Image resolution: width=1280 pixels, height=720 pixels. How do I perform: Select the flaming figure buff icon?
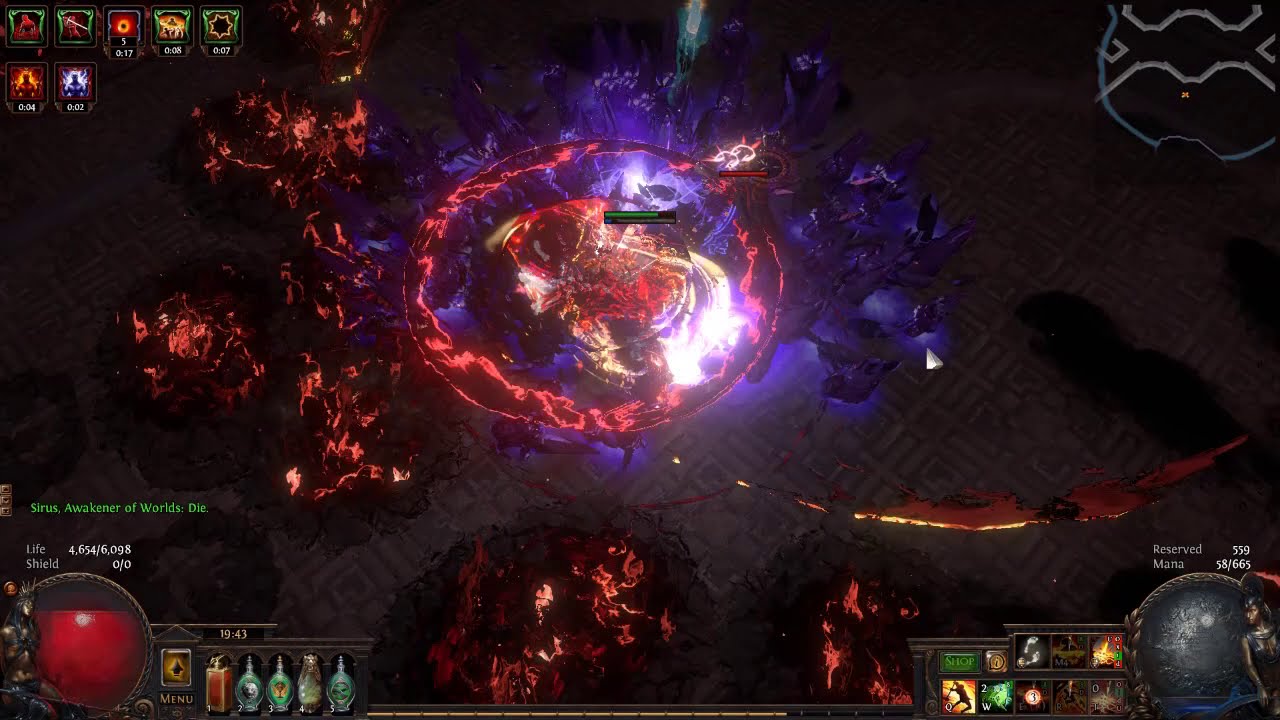(27, 83)
